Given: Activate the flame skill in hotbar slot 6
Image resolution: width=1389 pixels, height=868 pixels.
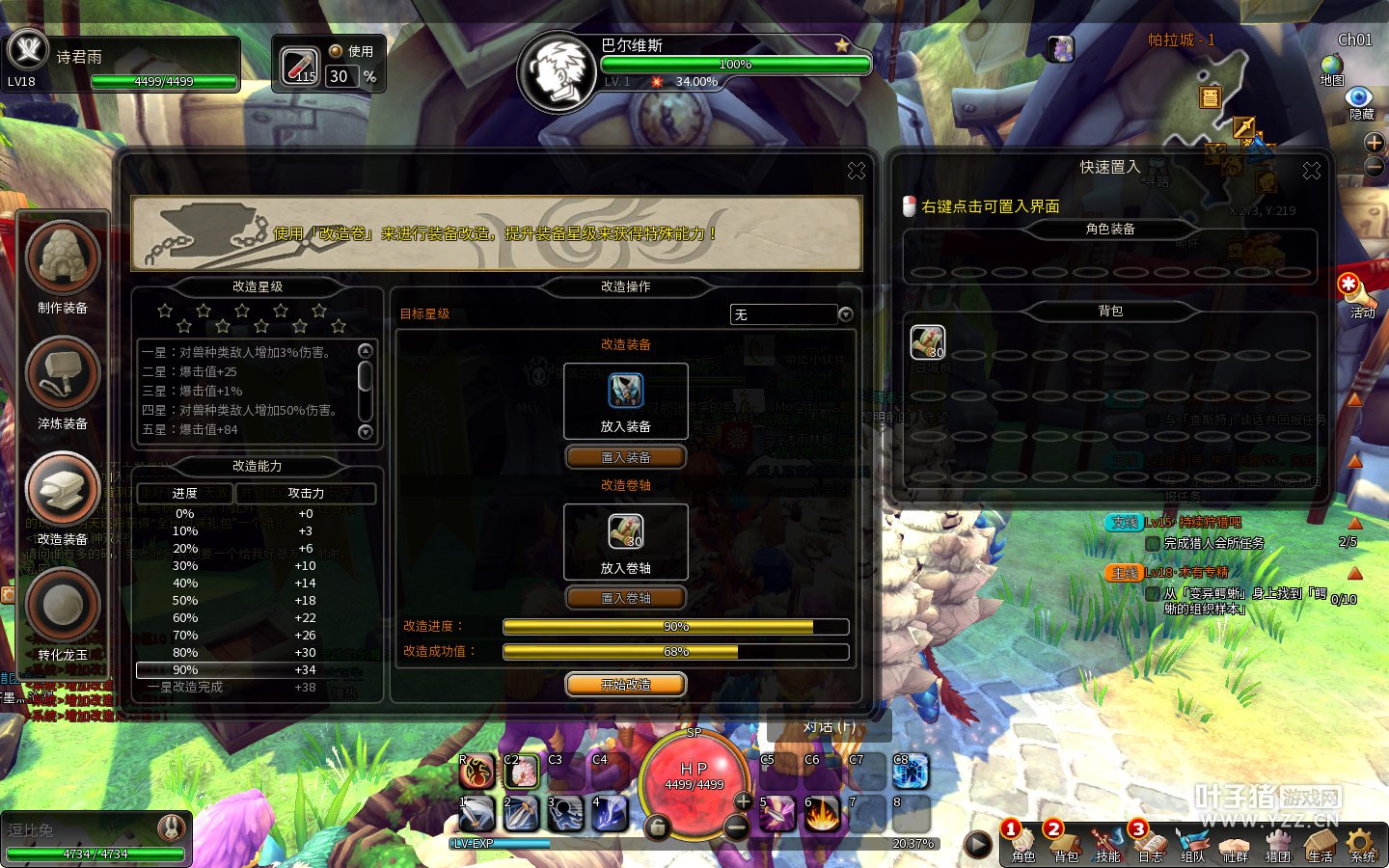Looking at the screenshot, I should tap(822, 814).
